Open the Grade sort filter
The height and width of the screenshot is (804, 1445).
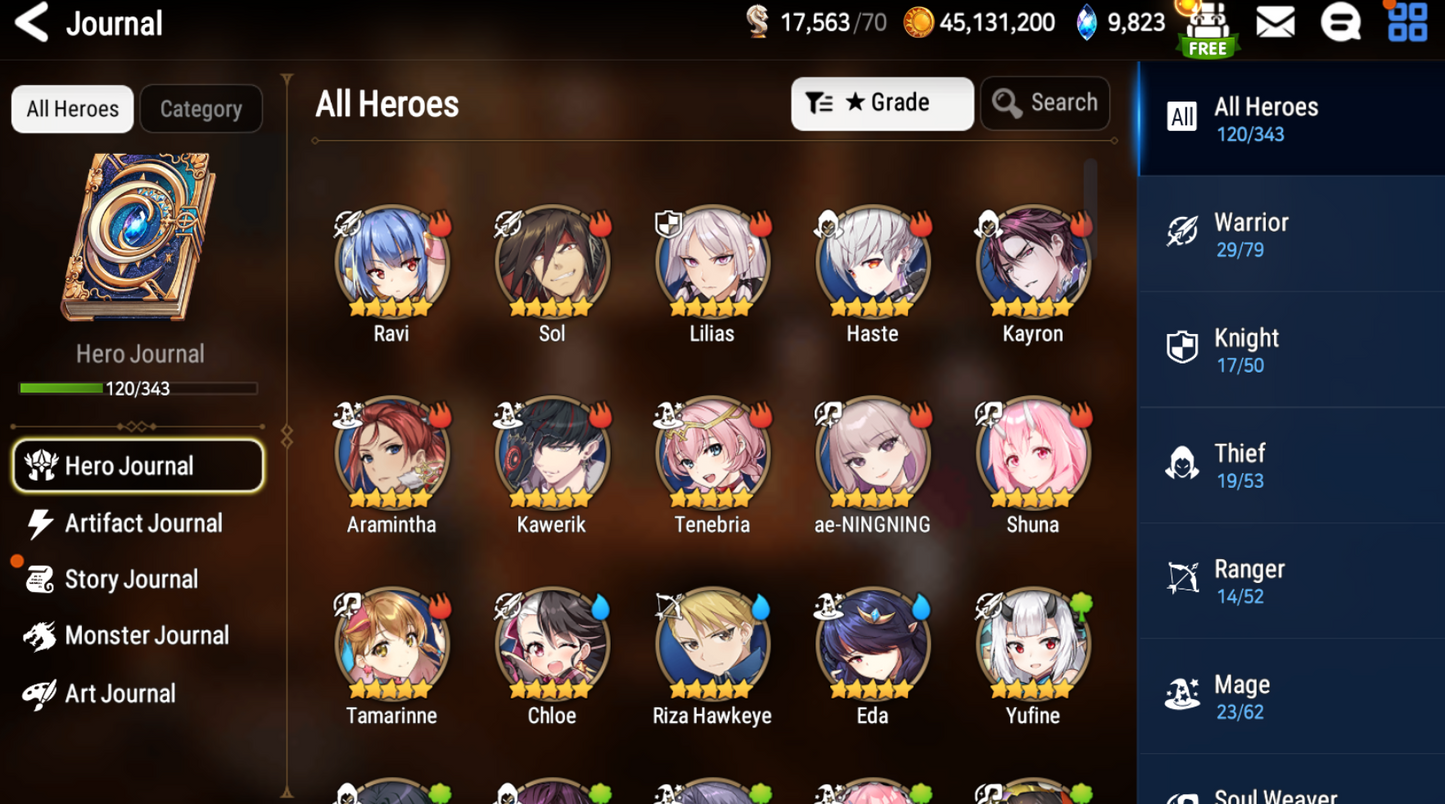click(x=881, y=103)
